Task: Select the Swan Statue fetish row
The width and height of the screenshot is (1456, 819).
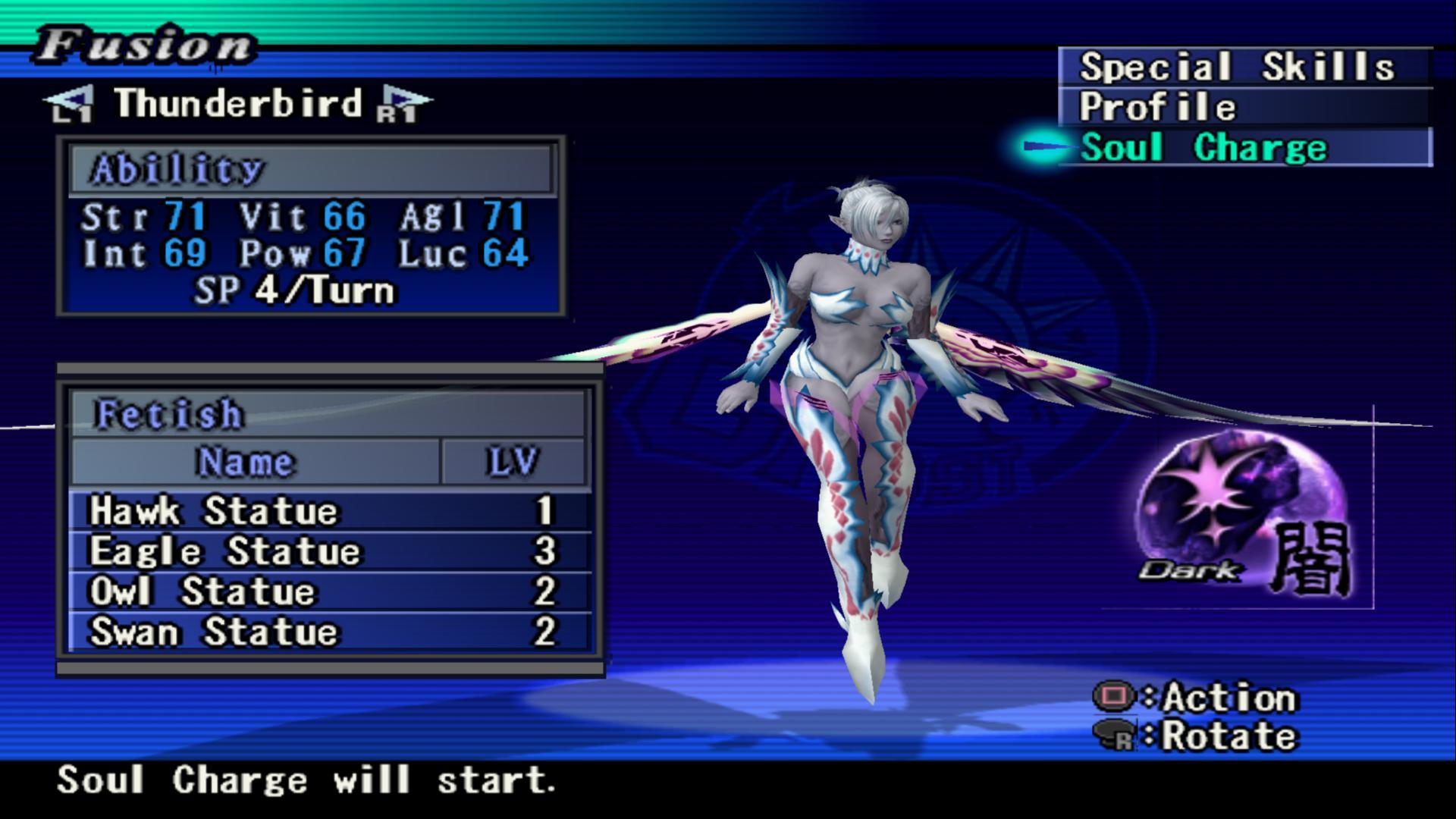Action: tap(329, 632)
